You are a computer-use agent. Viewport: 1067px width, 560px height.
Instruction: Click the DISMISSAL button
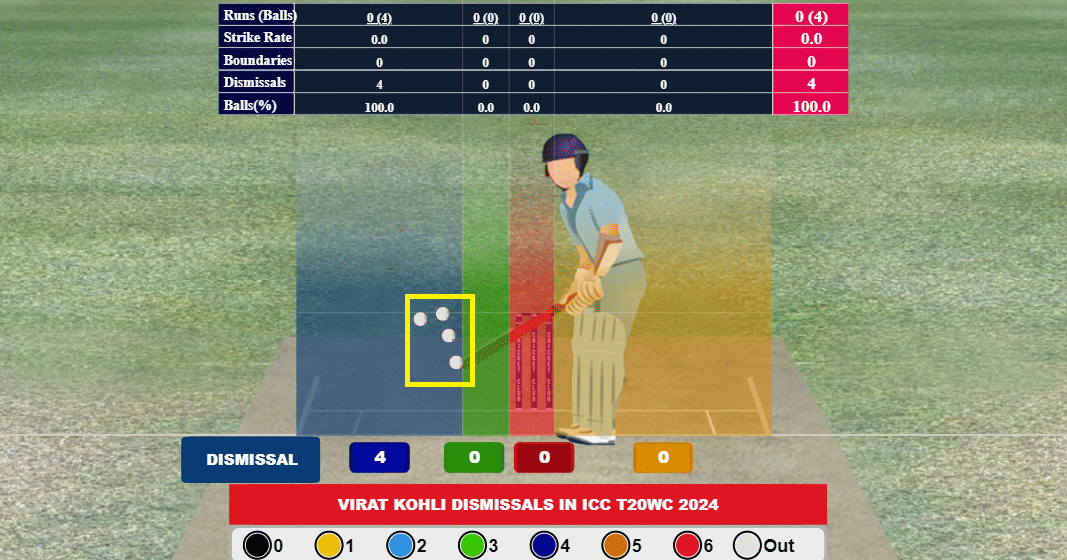tap(251, 460)
